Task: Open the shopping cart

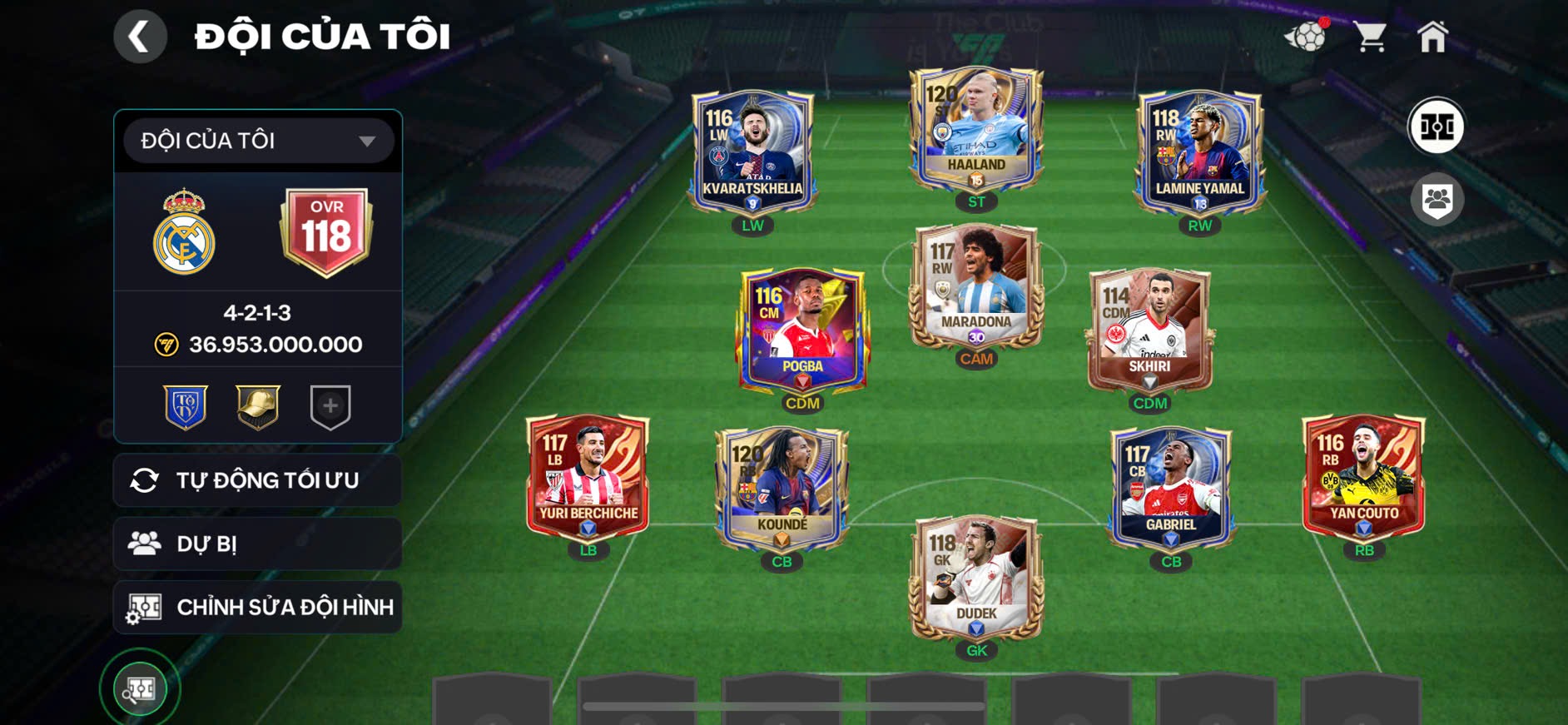Action: pos(1370,35)
